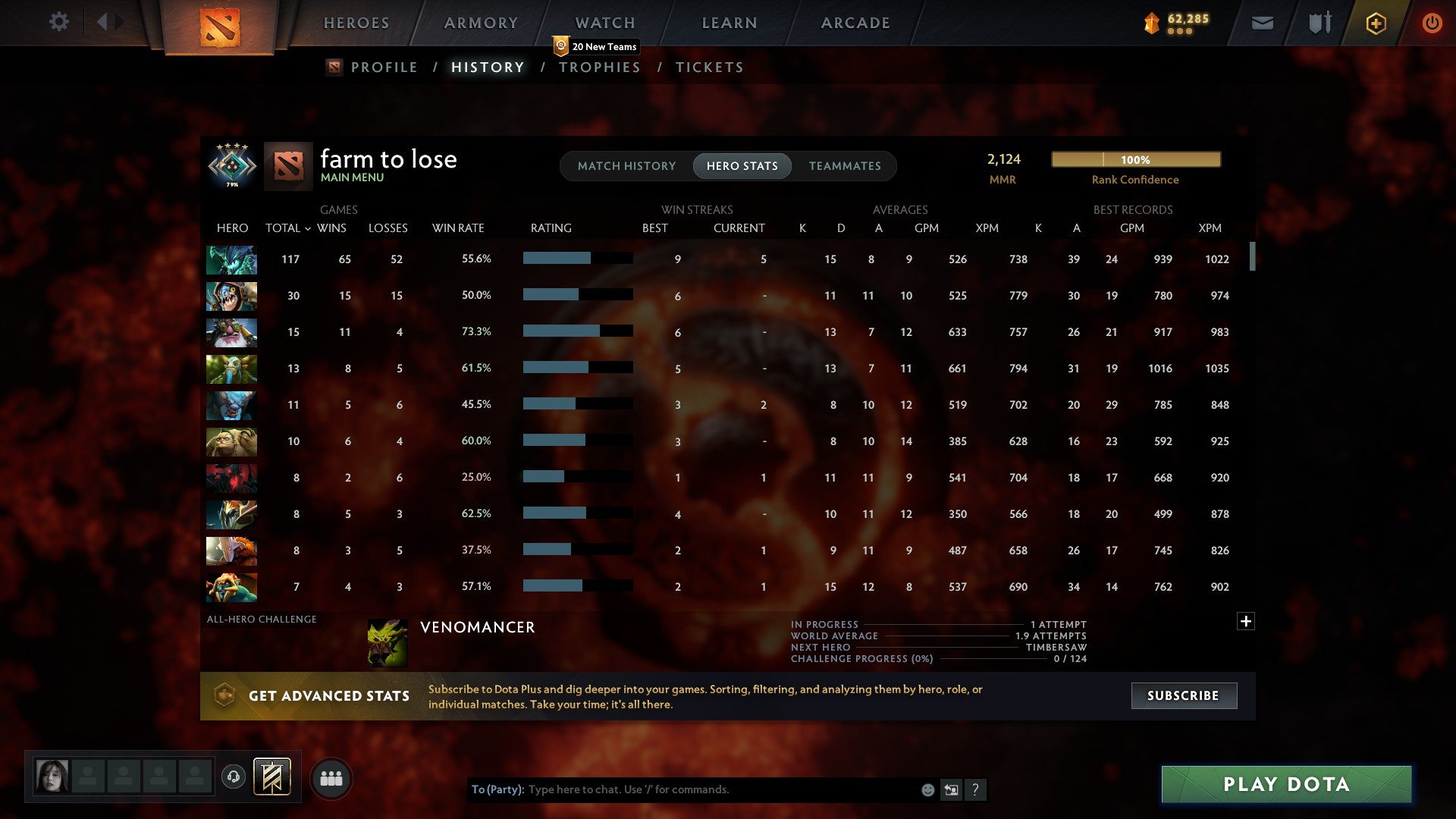Click the find party members icon

[331, 777]
